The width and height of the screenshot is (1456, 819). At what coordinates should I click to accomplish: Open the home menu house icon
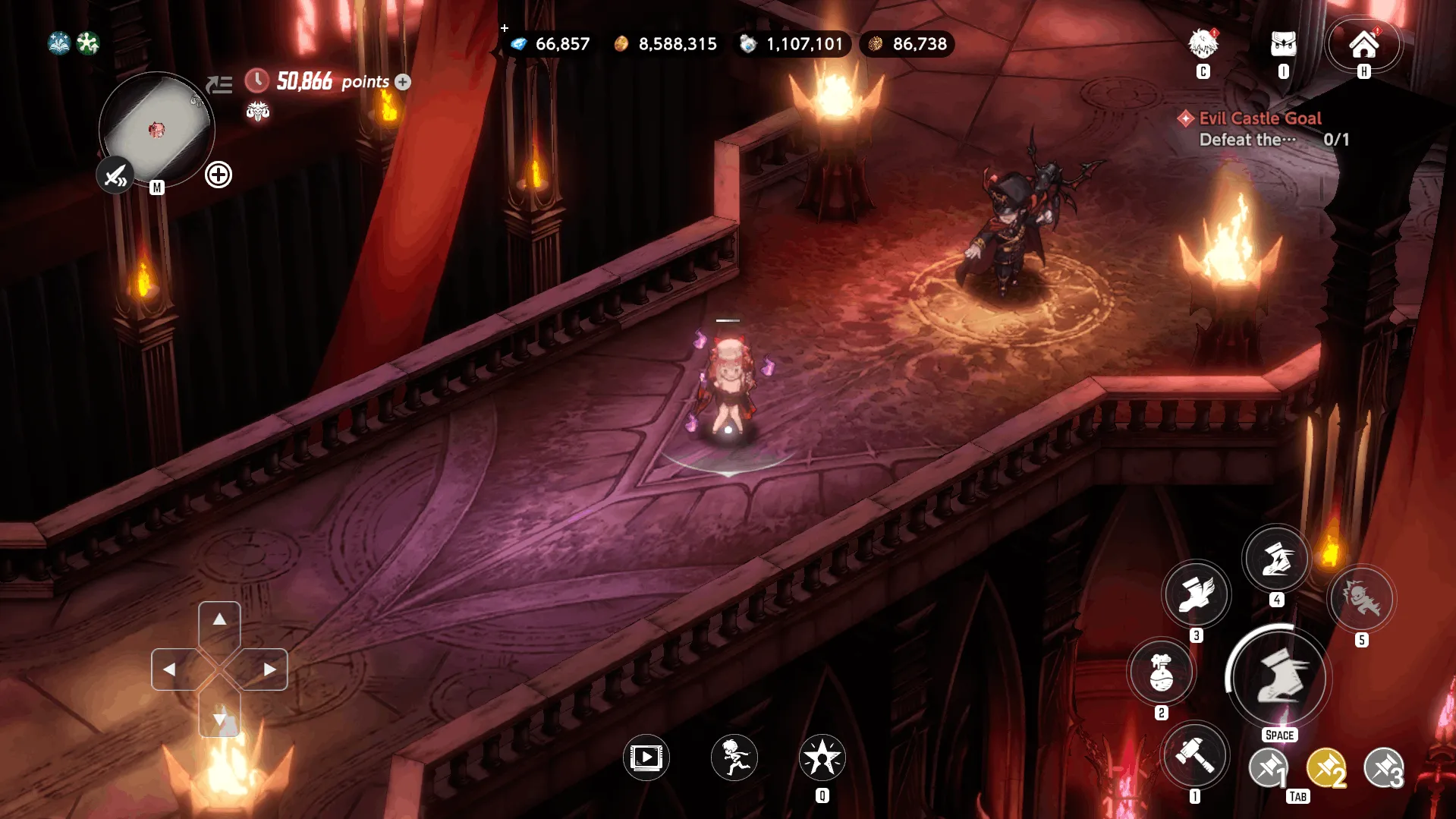coord(1363,45)
